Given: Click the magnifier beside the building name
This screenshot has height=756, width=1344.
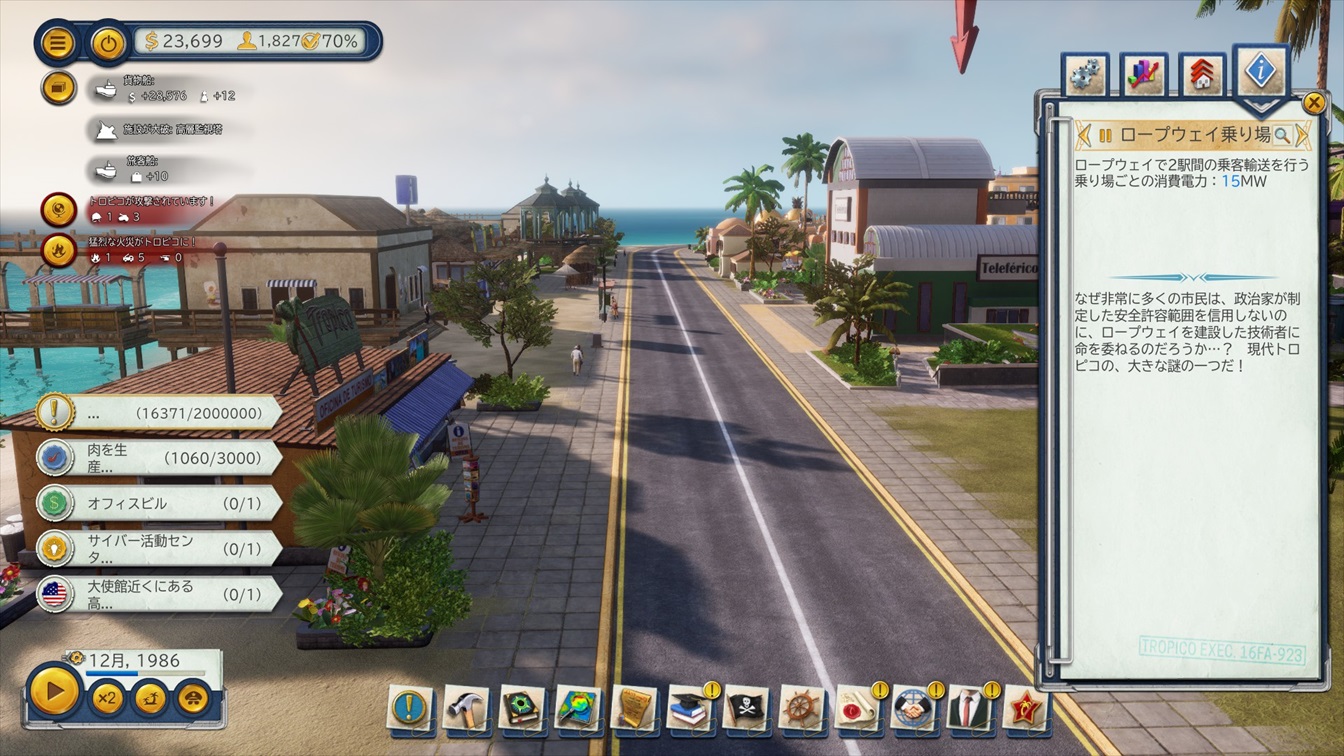Looking at the screenshot, I should pos(1281,134).
